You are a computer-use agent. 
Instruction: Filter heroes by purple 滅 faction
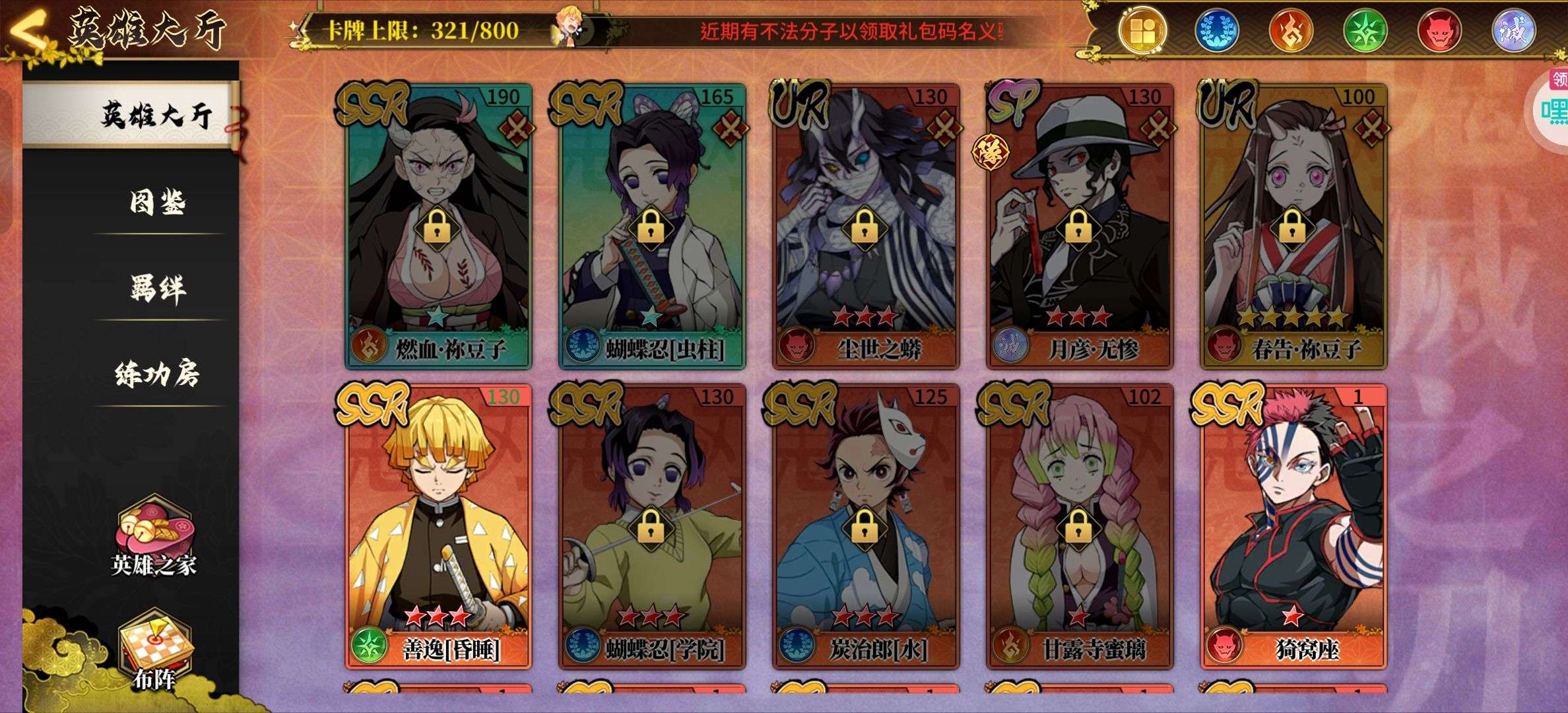tap(1513, 31)
